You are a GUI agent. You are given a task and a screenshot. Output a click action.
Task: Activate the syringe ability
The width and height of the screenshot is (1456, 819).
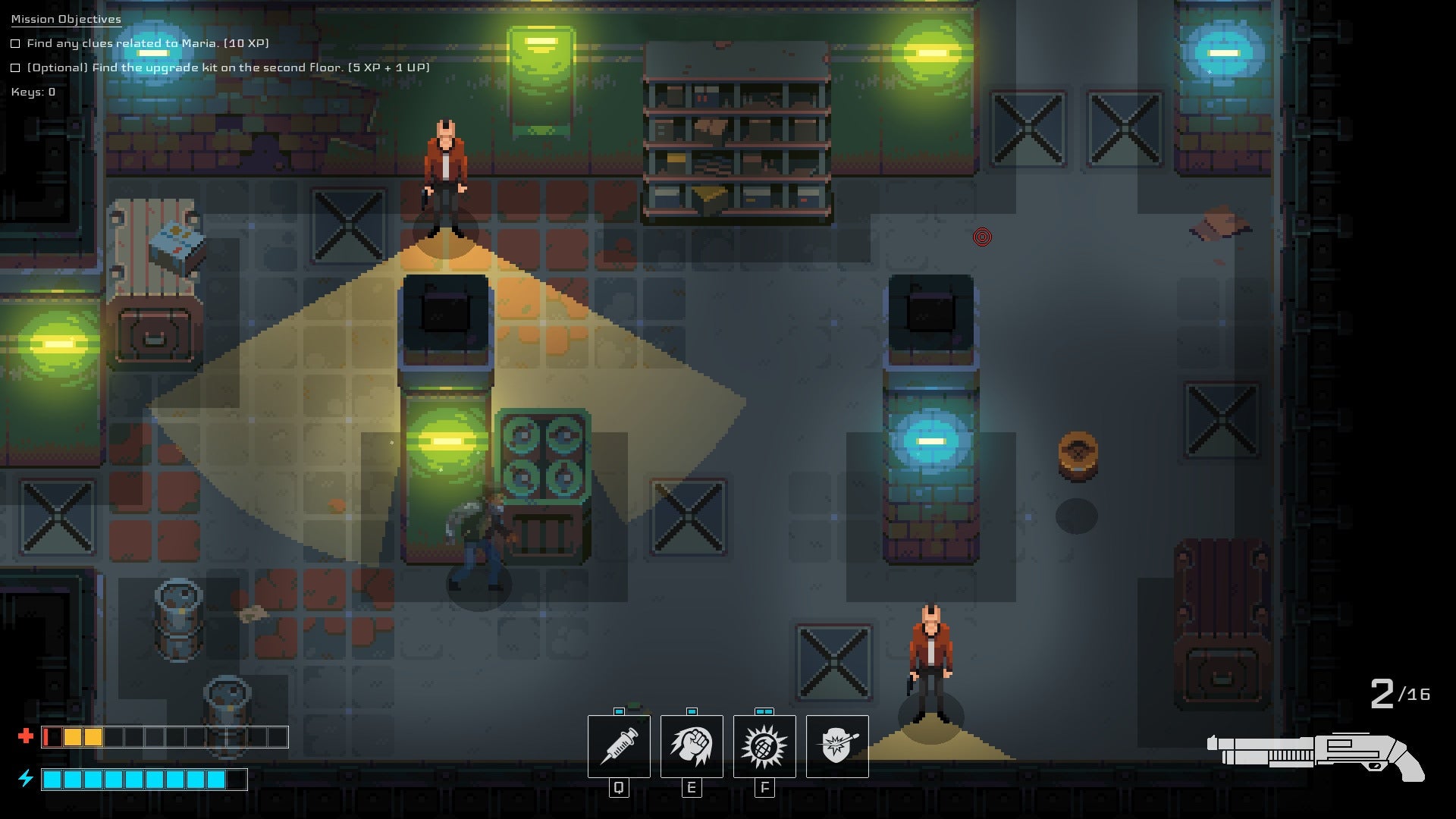tap(619, 746)
